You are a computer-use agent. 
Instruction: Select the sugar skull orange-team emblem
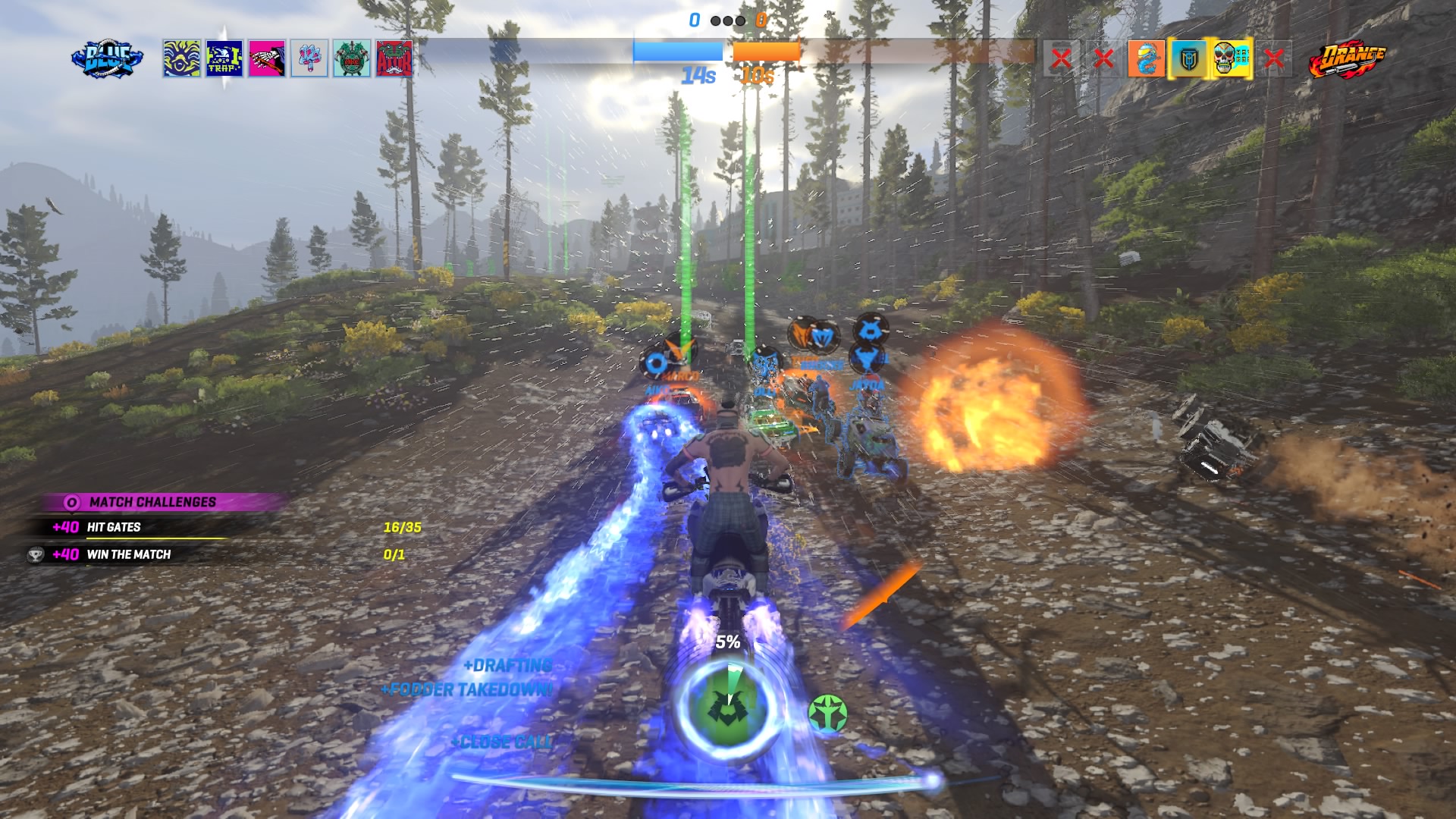tap(1231, 59)
